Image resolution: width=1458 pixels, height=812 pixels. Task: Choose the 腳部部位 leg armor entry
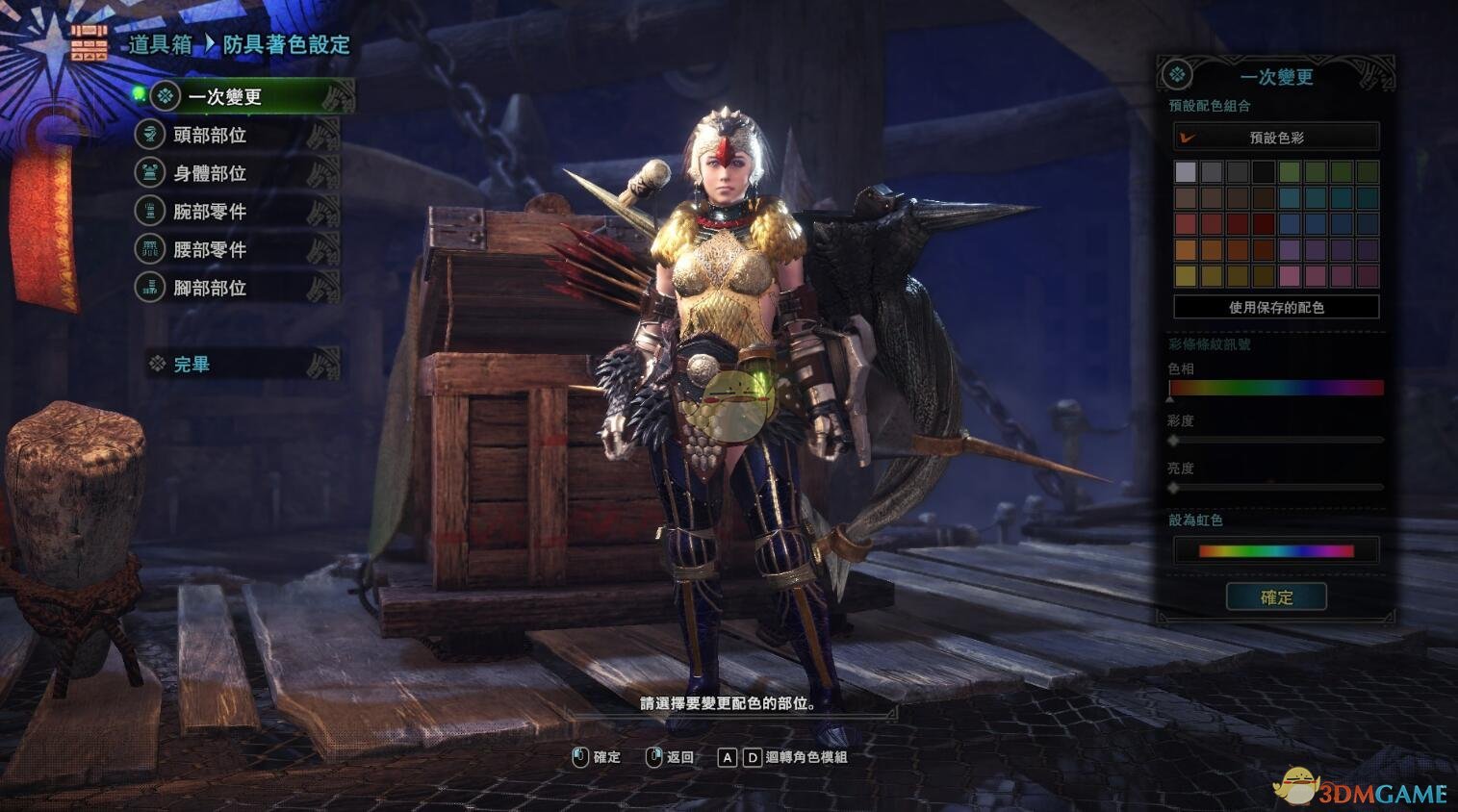coord(210,288)
